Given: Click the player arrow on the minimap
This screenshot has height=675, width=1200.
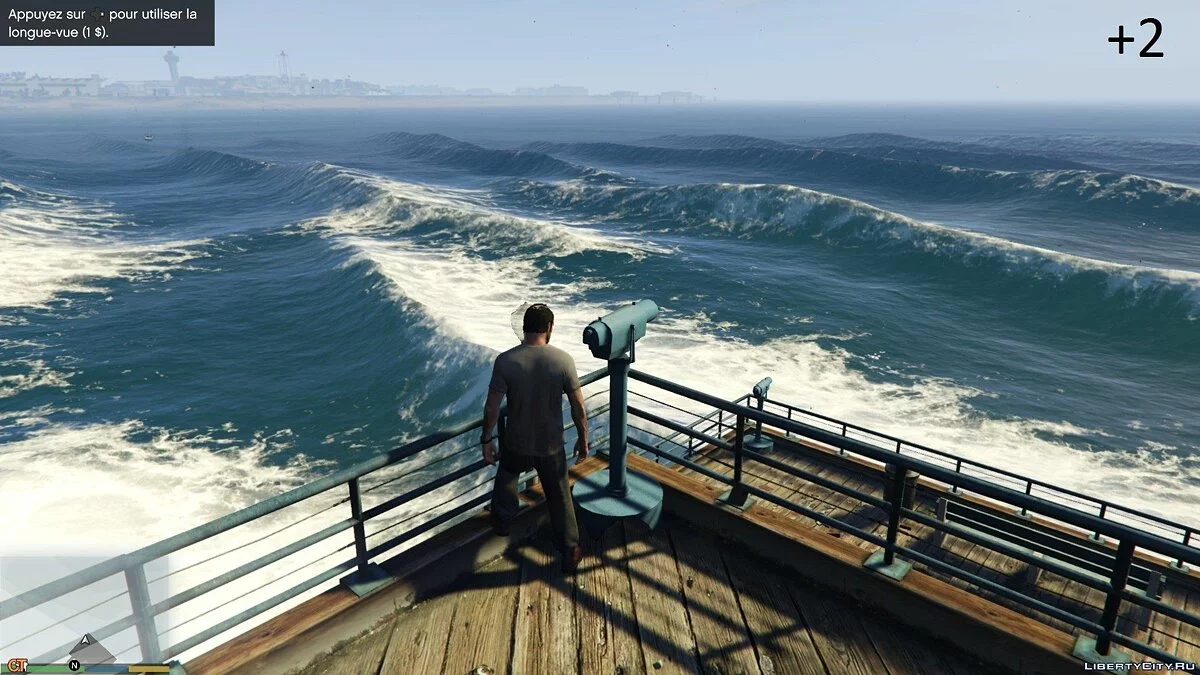Looking at the screenshot, I should point(86,640).
